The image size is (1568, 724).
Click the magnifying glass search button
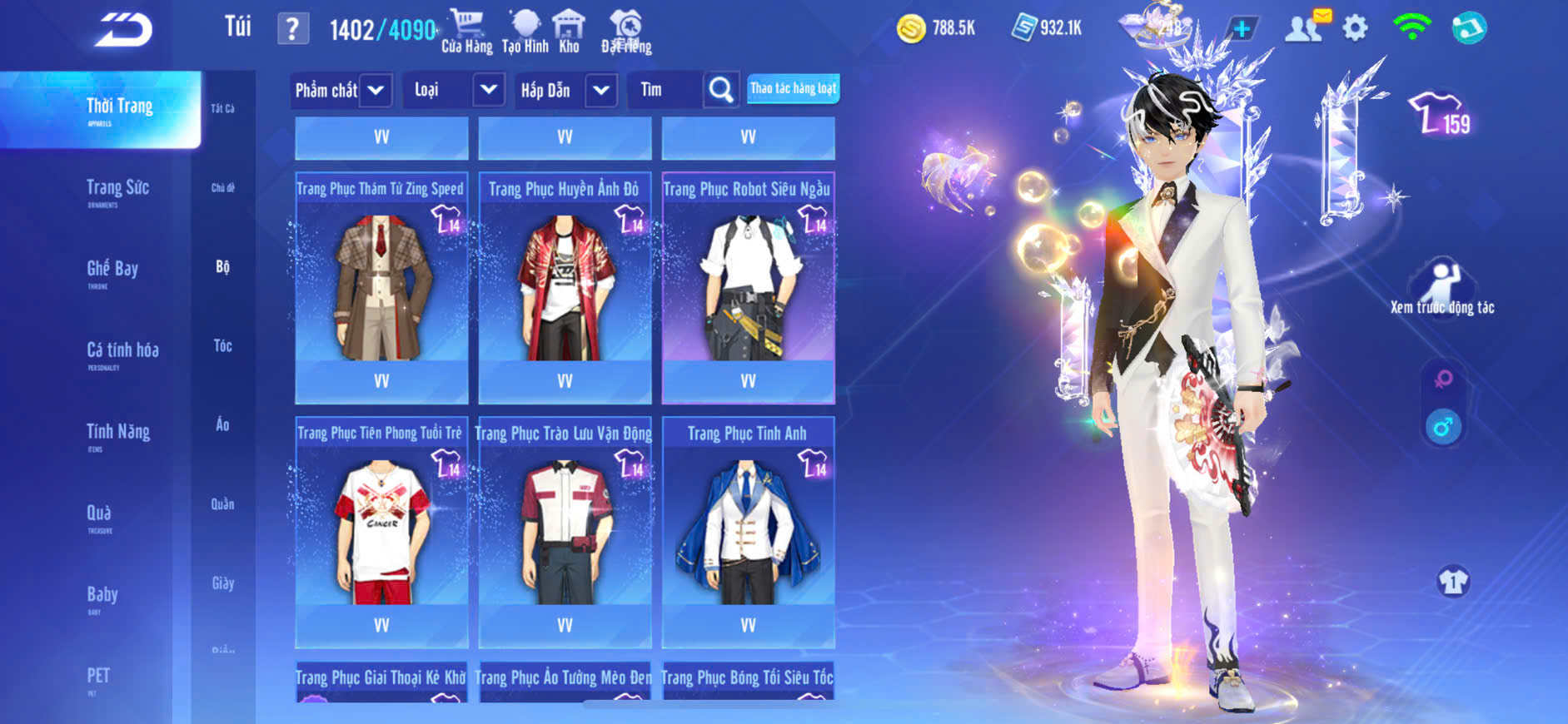[x=720, y=90]
